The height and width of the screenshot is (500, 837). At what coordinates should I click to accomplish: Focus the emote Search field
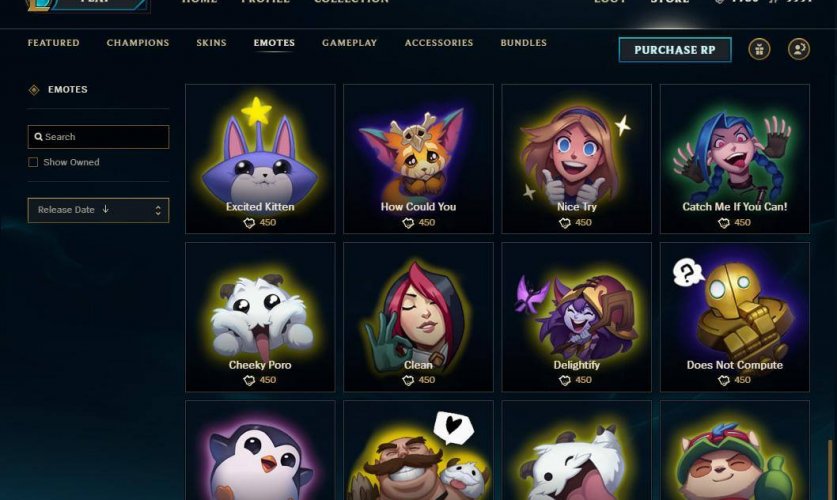coord(98,137)
